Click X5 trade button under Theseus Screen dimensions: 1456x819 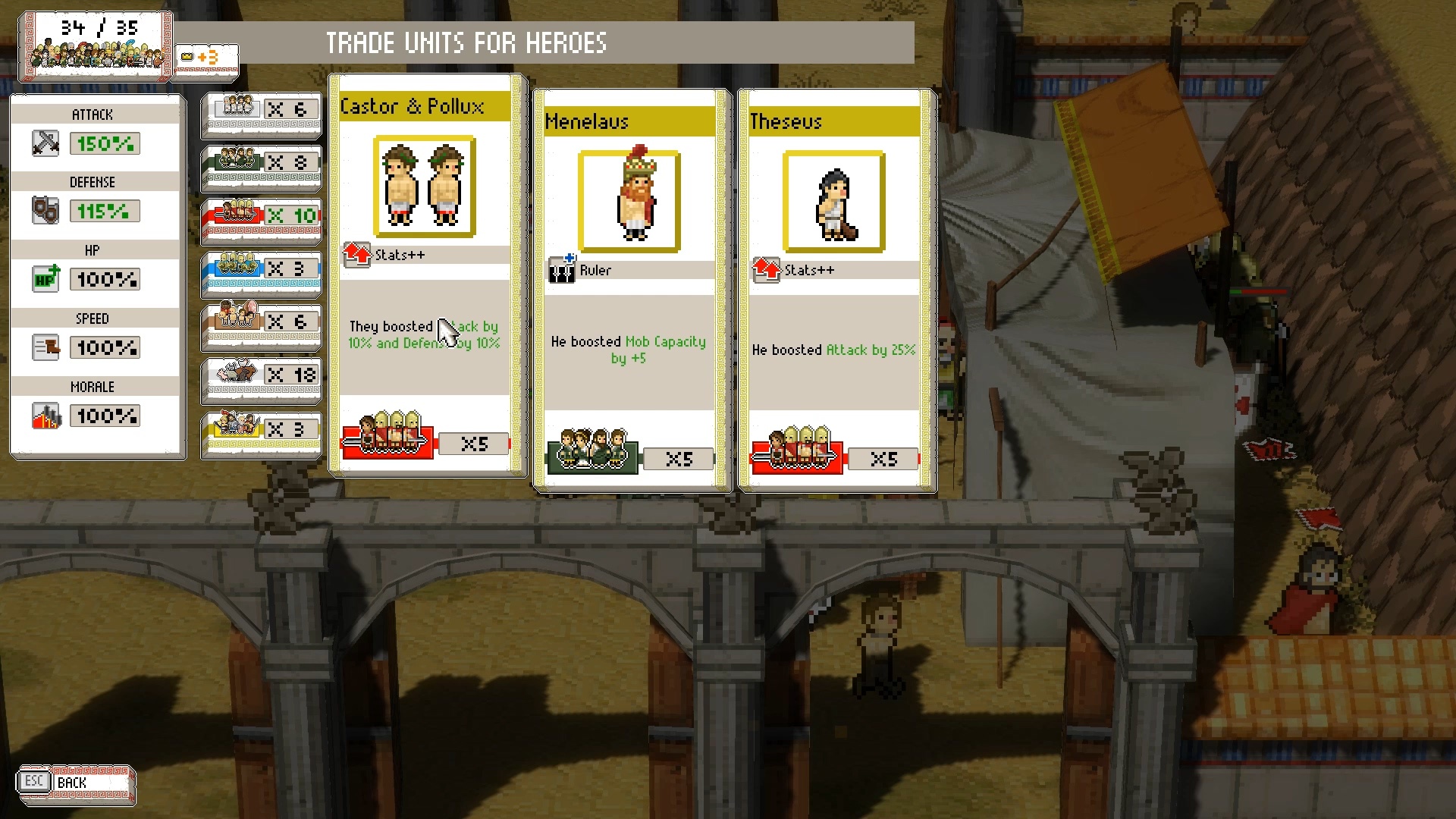(x=883, y=459)
